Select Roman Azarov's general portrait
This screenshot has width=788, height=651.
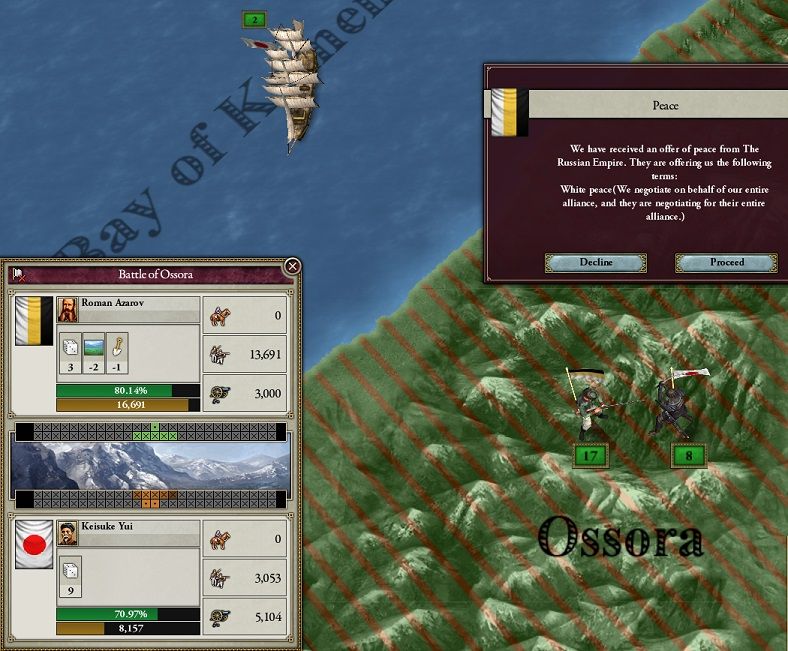coord(69,310)
